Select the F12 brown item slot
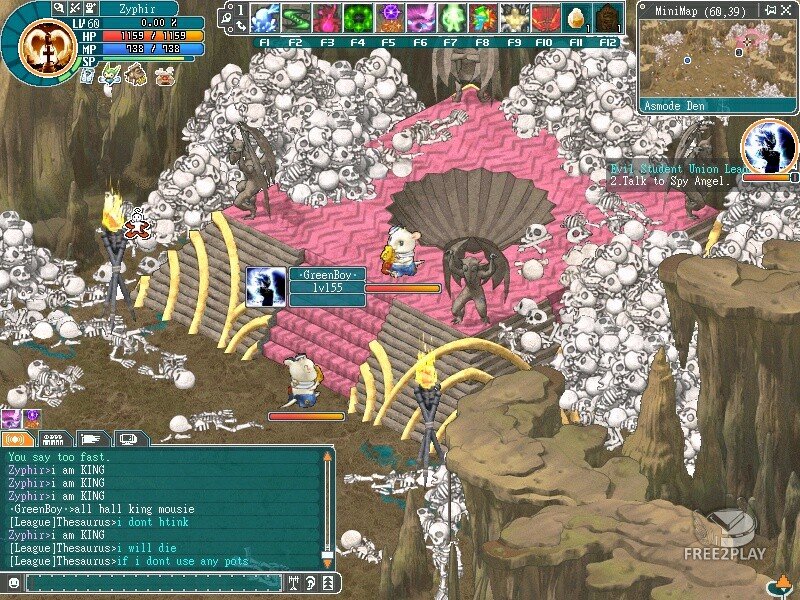The image size is (800, 600). 606,18
